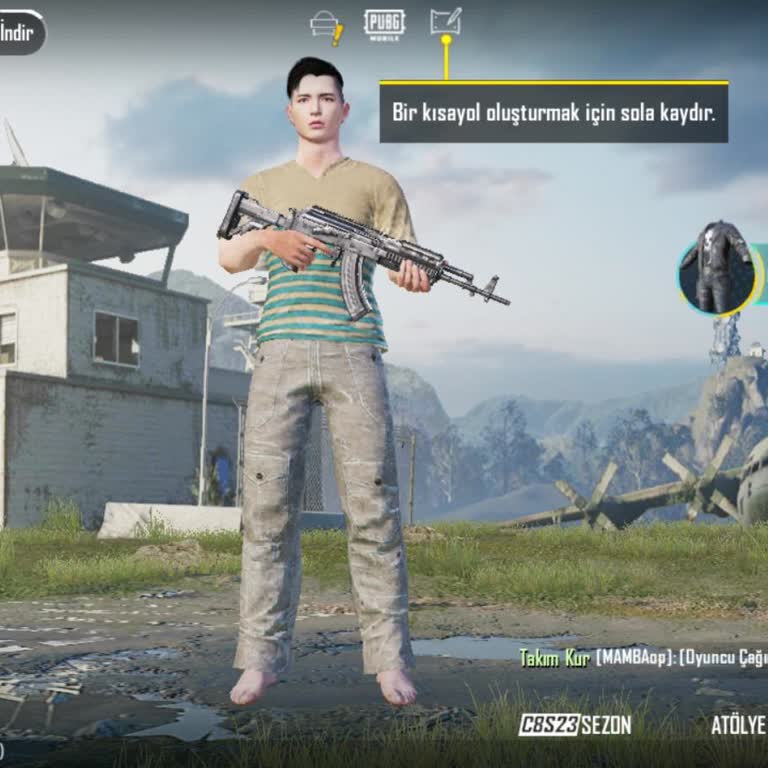Open the C8S23 Sezon menu

pyautogui.click(x=575, y=725)
